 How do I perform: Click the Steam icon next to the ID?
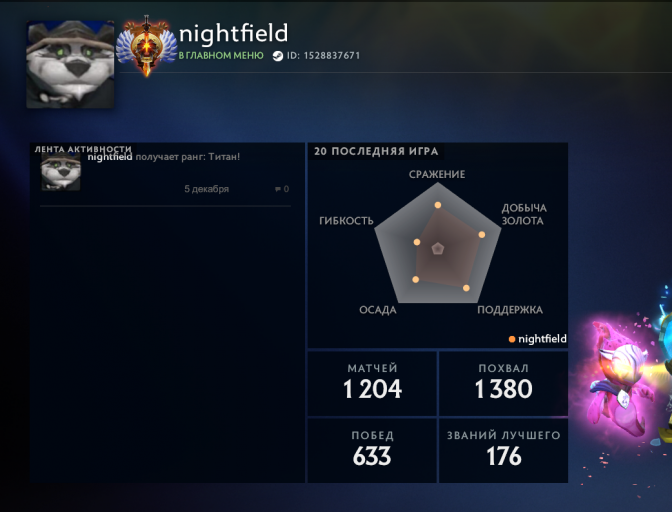click(277, 56)
